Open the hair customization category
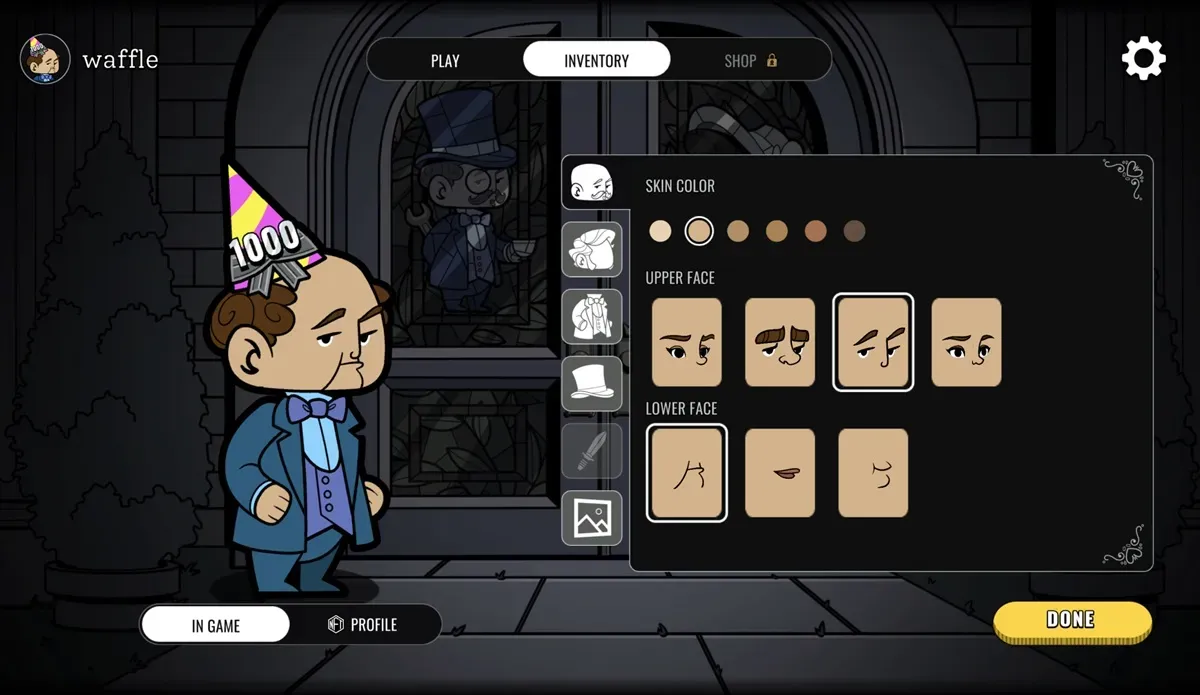The width and height of the screenshot is (1200, 695). click(592, 249)
